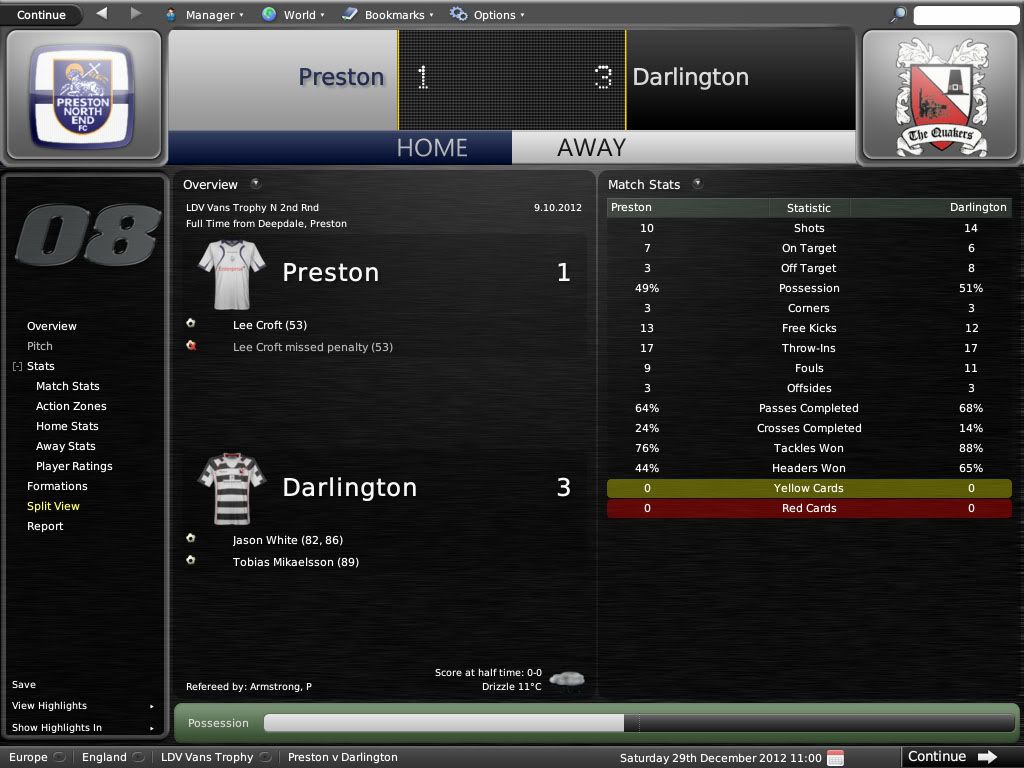Show the Action Zones view
Screen dimensions: 1024x768
pyautogui.click(x=71, y=406)
